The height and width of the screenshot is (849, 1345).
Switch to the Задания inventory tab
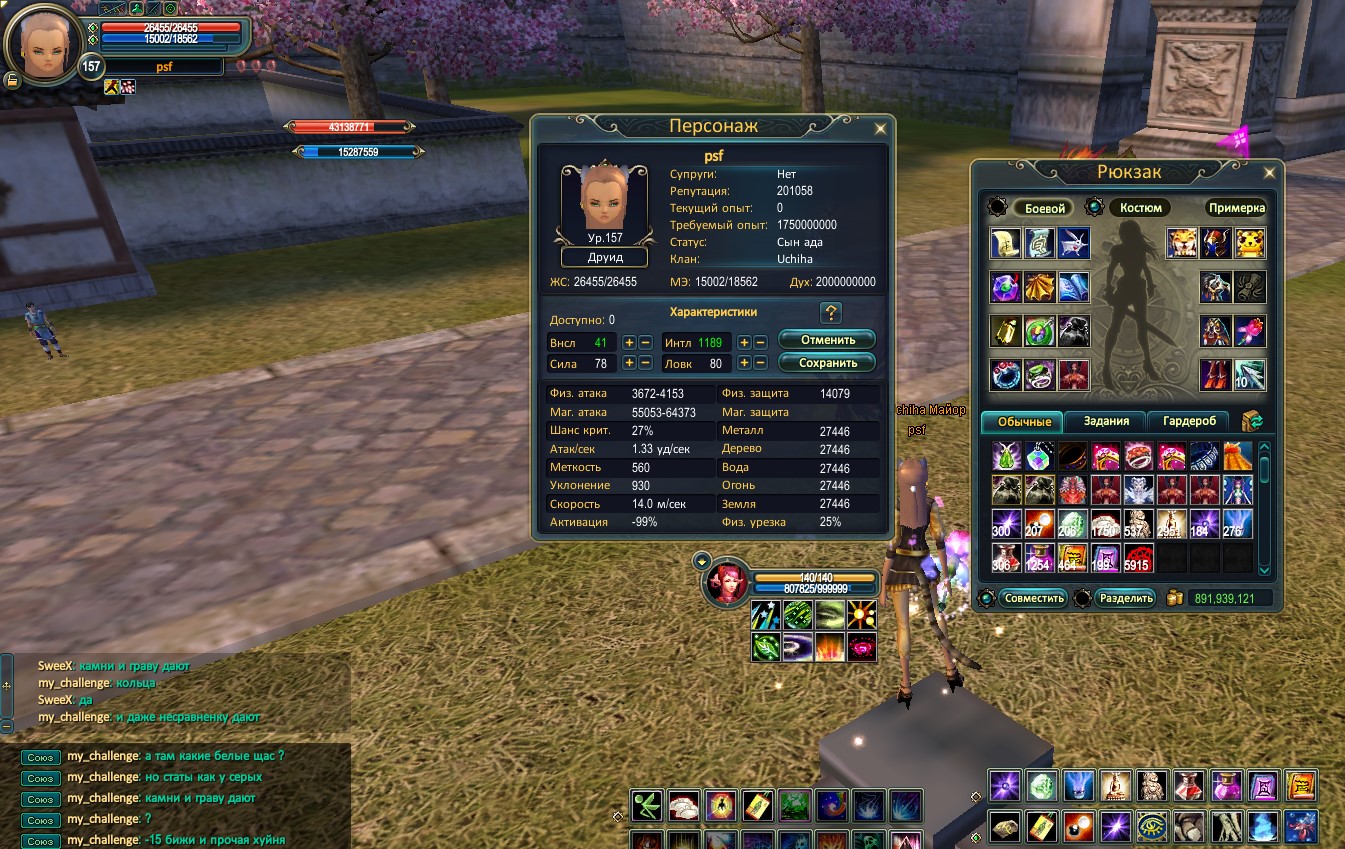point(1105,421)
